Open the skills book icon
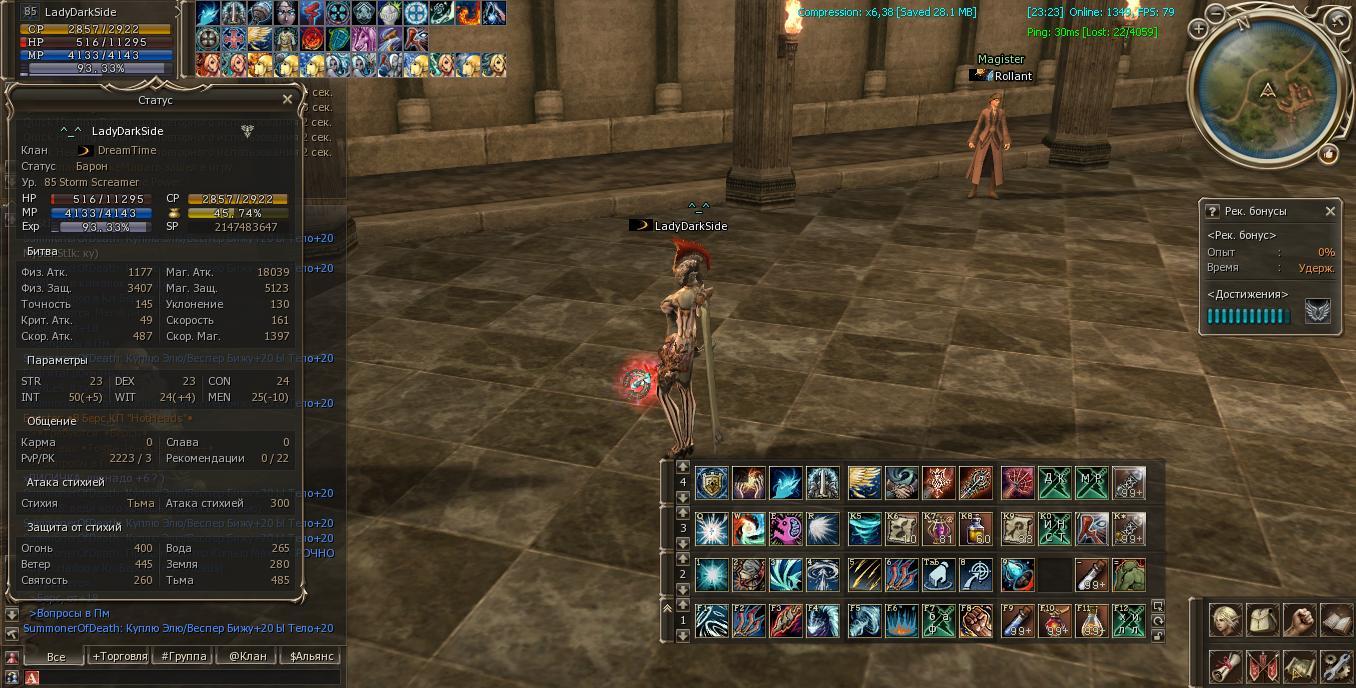The width and height of the screenshot is (1356, 688). pos(1336,620)
